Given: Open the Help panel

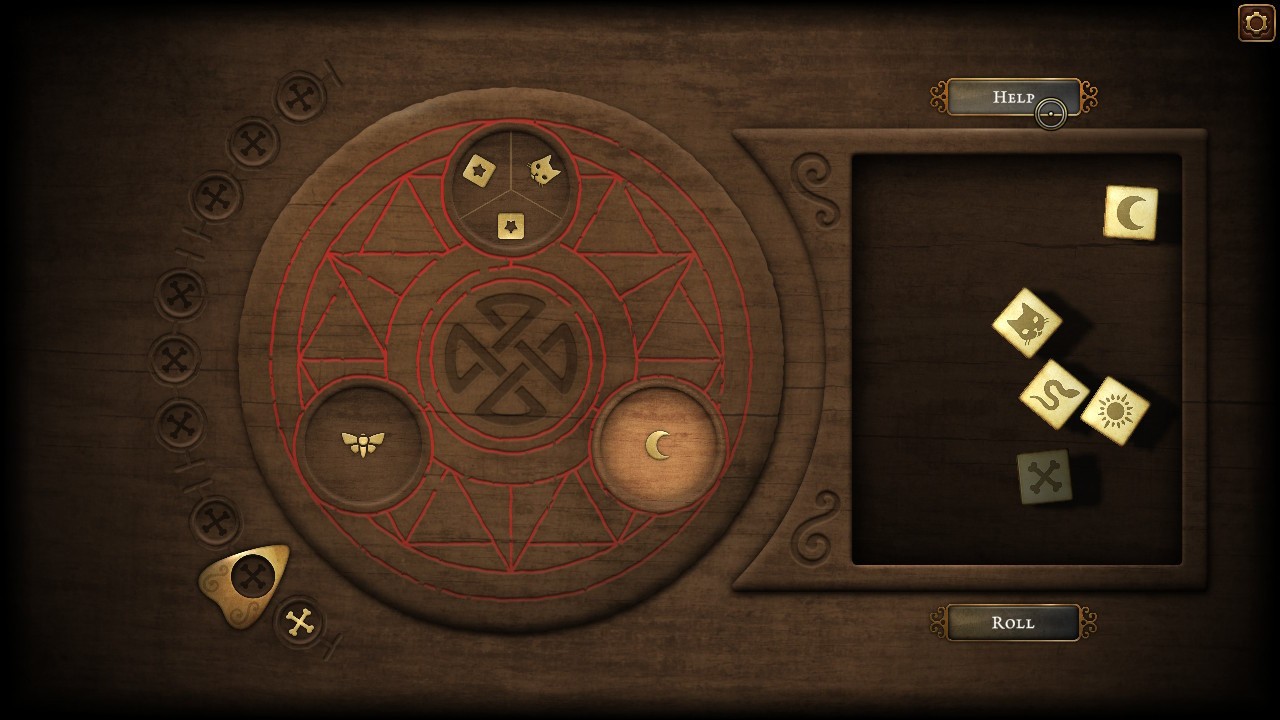Looking at the screenshot, I should pos(1012,97).
